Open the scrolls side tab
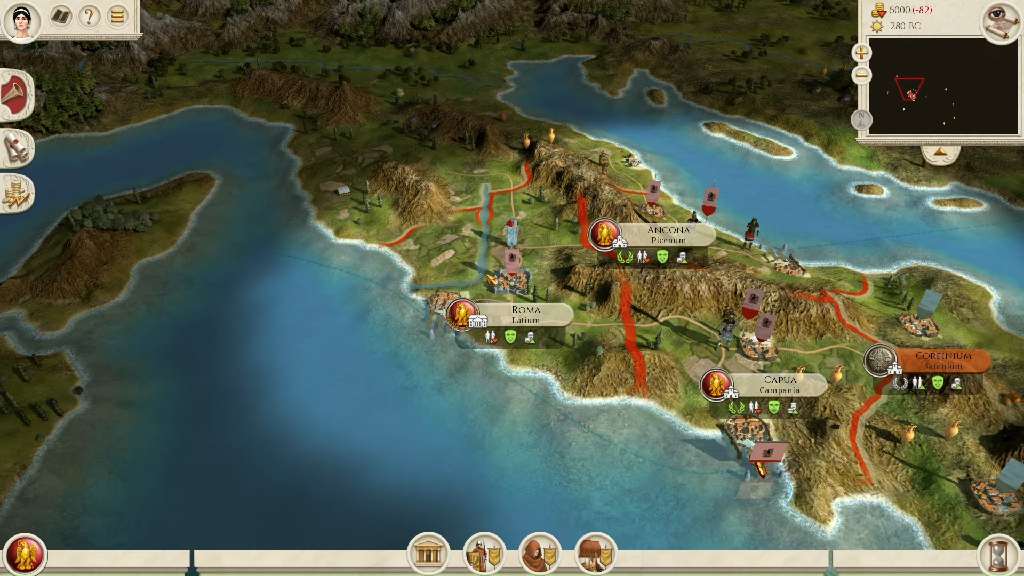The width and height of the screenshot is (1024, 576). tap(17, 148)
